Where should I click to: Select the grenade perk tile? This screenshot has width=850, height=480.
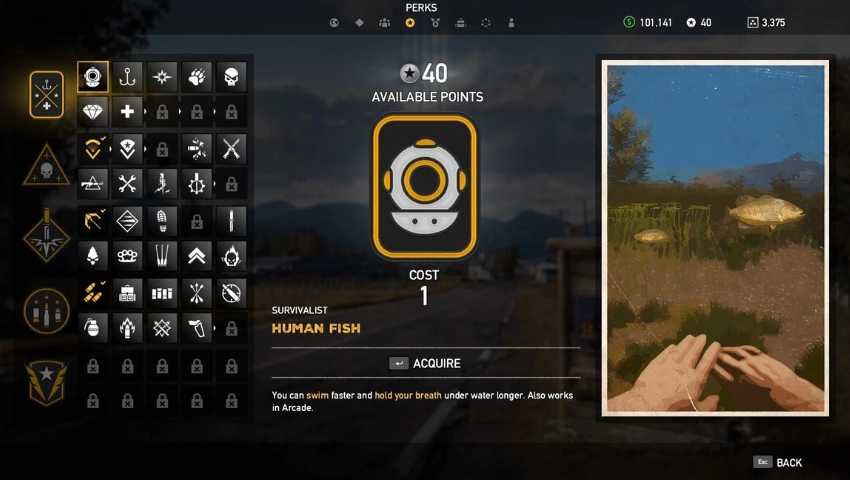(93, 326)
